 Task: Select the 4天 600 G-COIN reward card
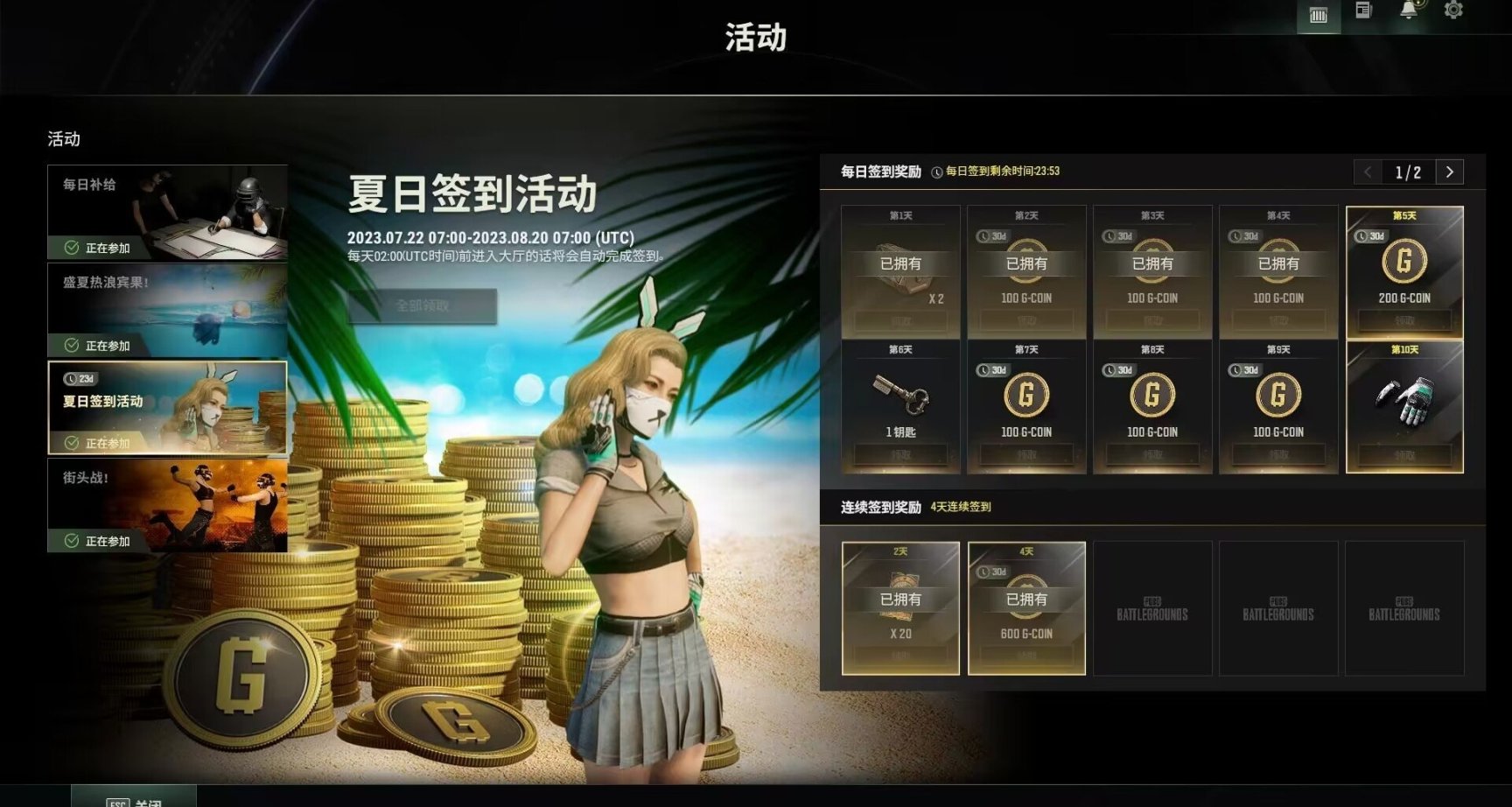[x=1025, y=607]
